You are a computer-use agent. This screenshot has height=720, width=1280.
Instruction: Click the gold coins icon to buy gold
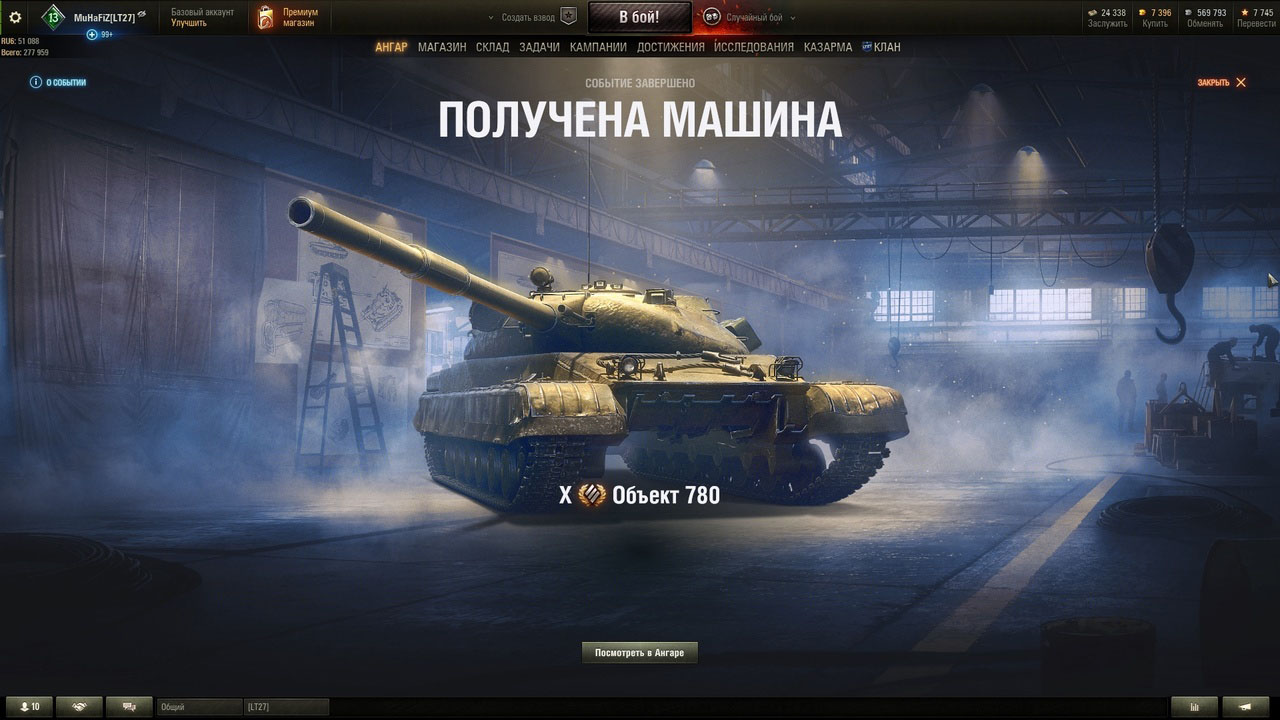click(x=1142, y=12)
